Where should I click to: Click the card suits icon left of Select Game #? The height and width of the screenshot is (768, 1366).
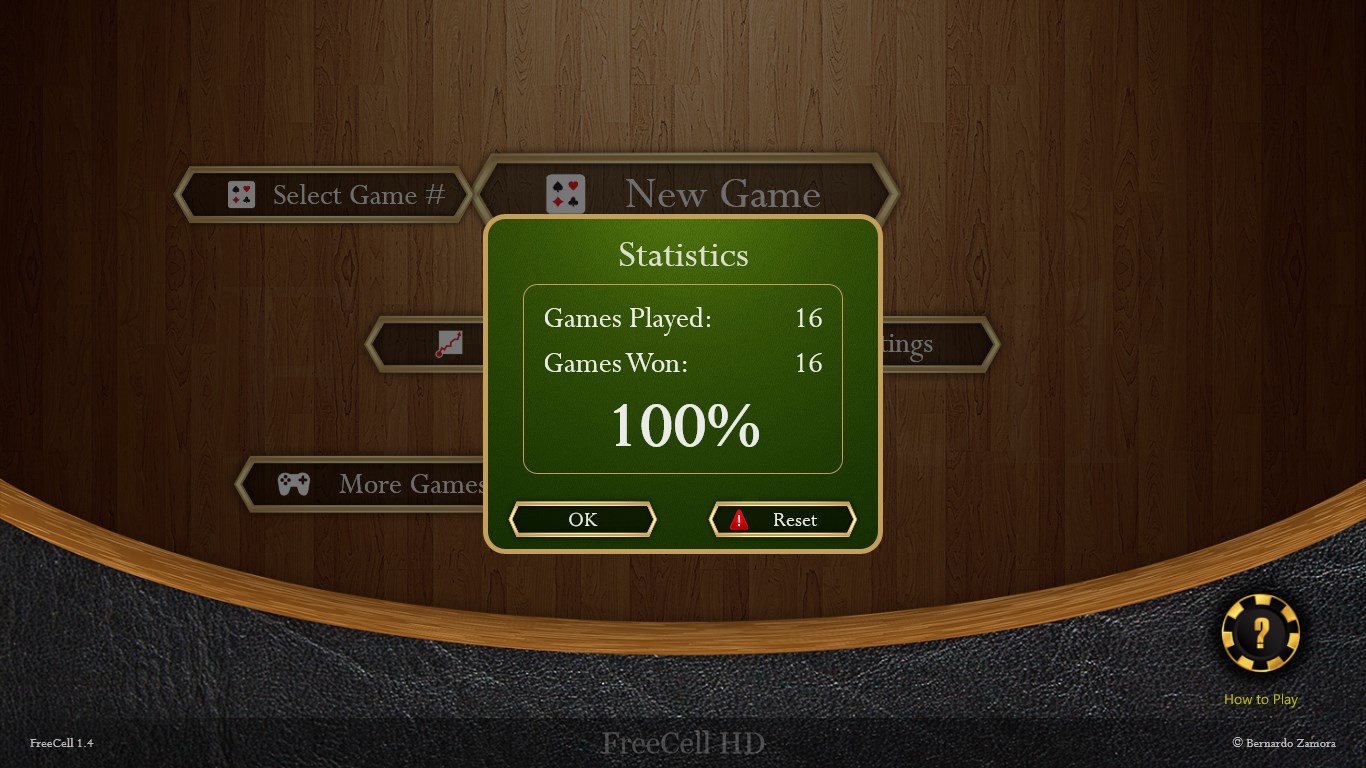239,195
